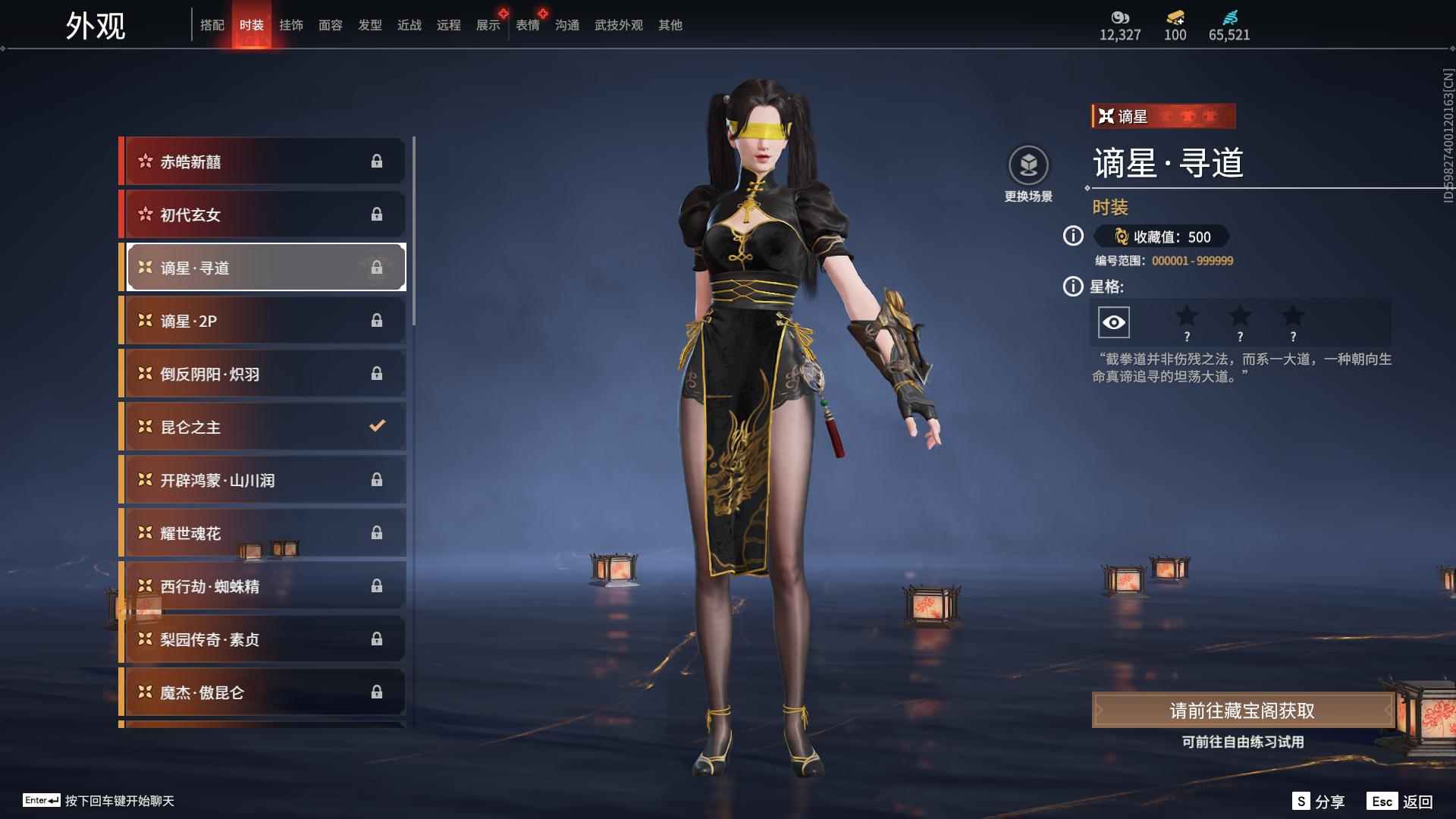Screen dimensions: 1456x819
Task: Switch to the 挂饰 tab
Action: click(293, 24)
